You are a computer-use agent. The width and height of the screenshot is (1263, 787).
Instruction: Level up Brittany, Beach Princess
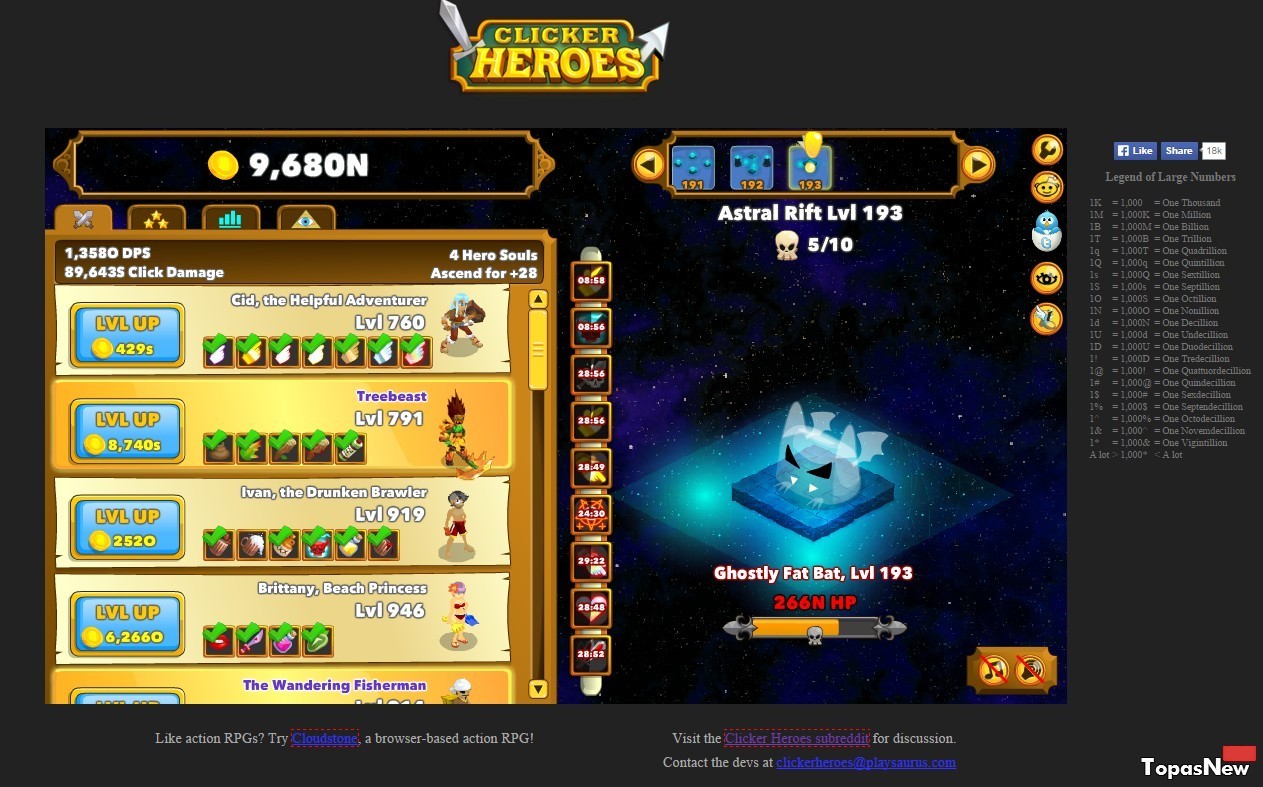click(x=127, y=623)
